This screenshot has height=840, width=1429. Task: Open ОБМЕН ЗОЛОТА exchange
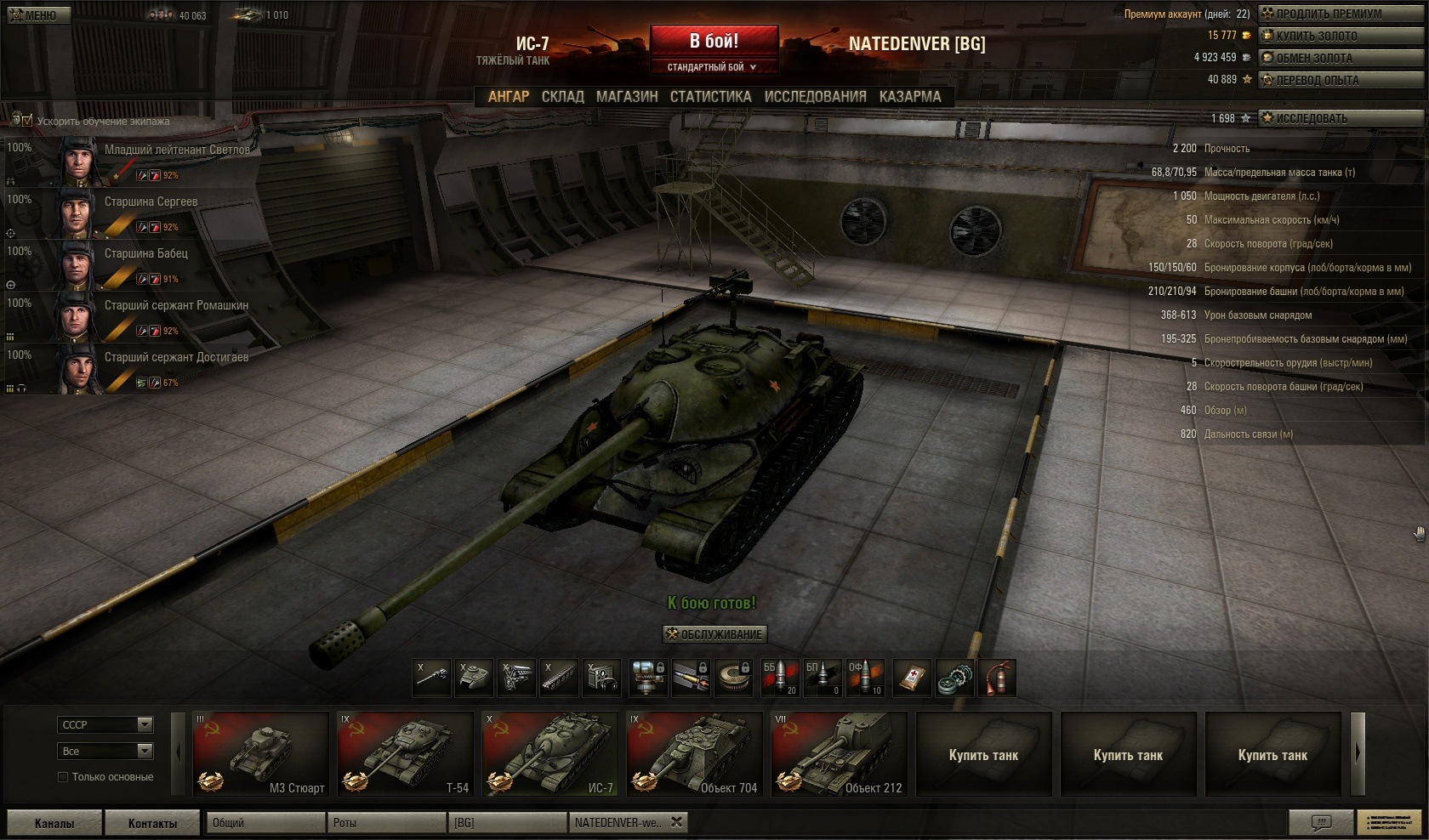pyautogui.click(x=1328, y=58)
